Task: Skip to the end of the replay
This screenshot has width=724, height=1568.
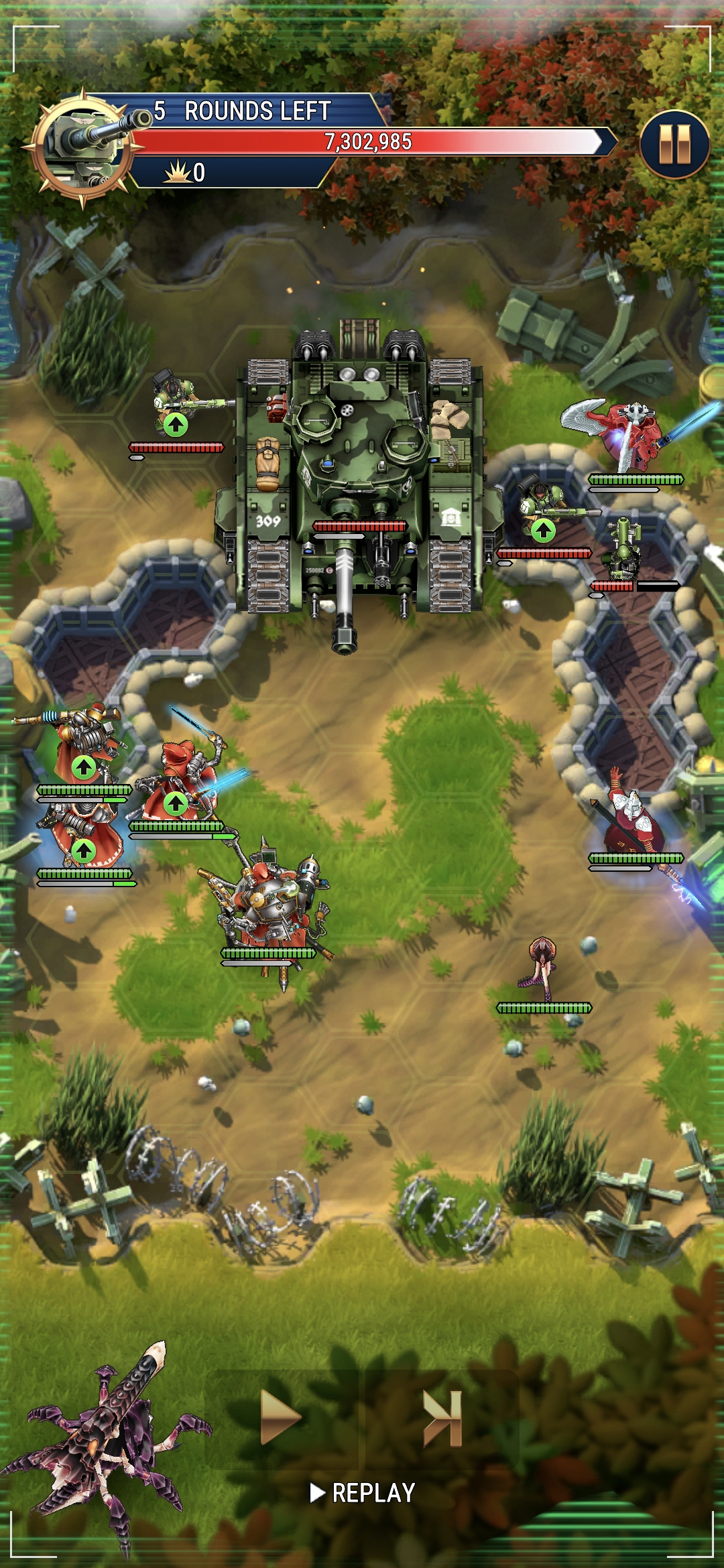Action: [x=442, y=1417]
